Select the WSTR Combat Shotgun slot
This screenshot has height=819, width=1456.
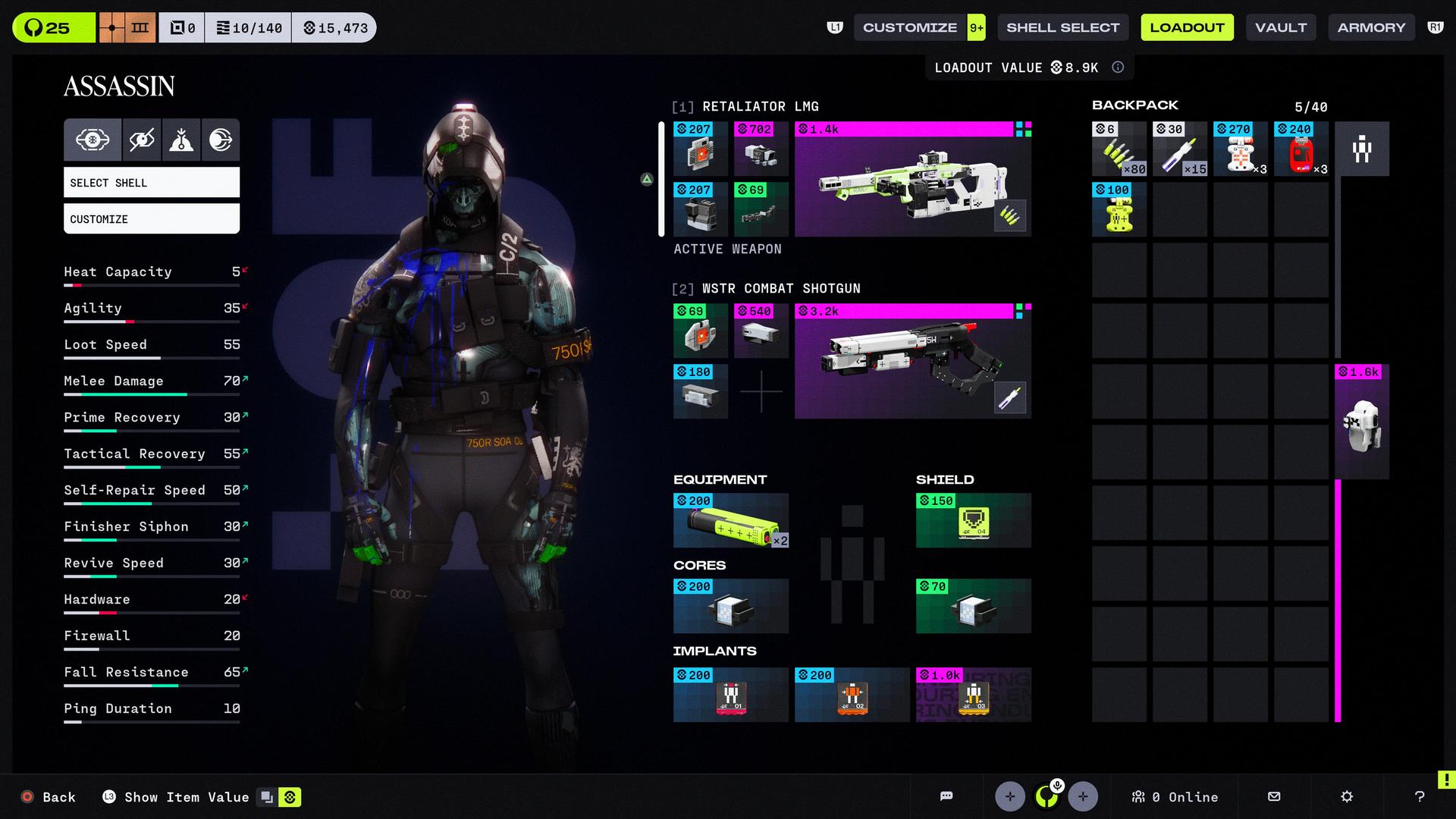912,362
